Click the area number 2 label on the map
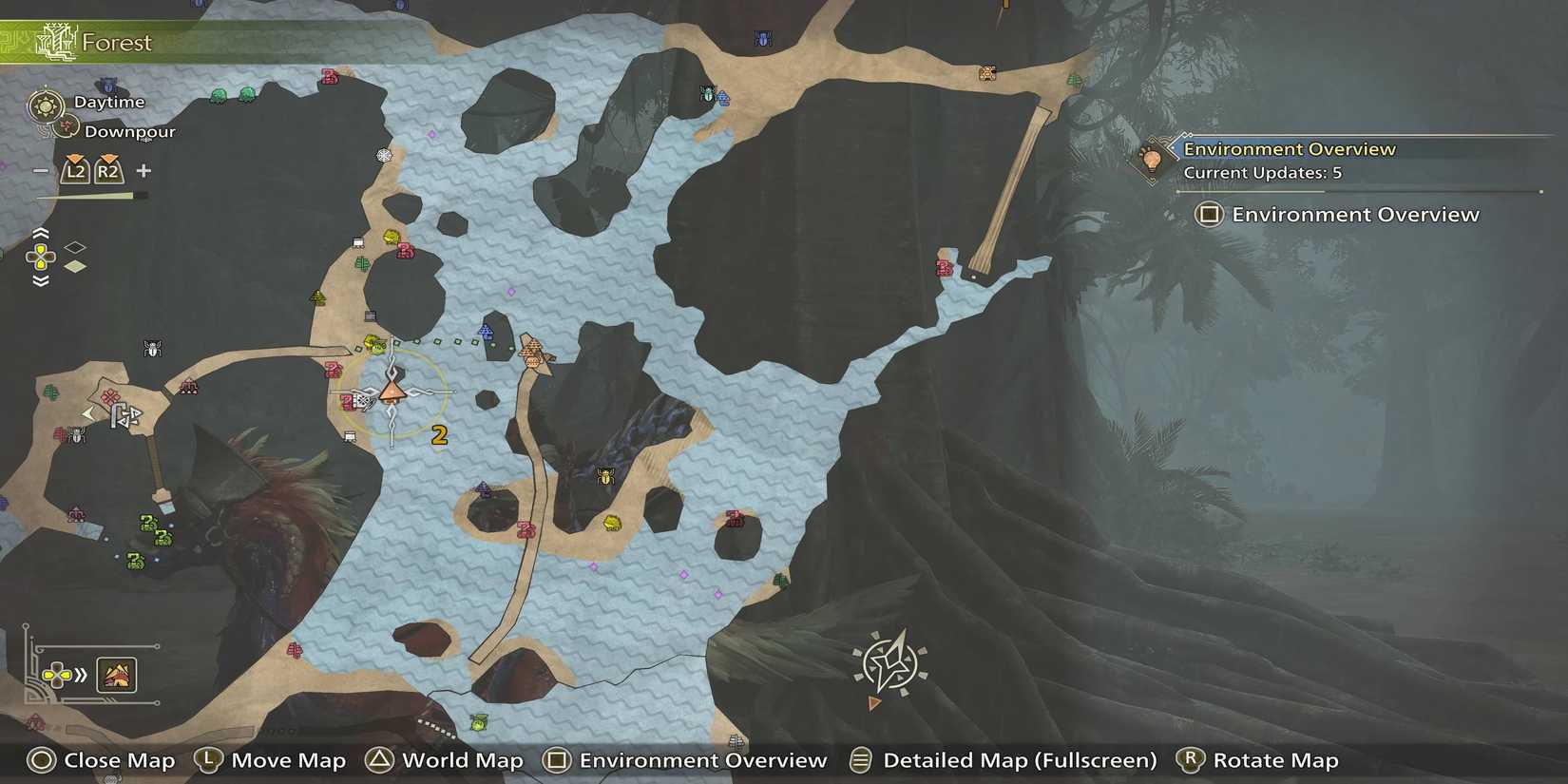1568x784 pixels. point(439,435)
